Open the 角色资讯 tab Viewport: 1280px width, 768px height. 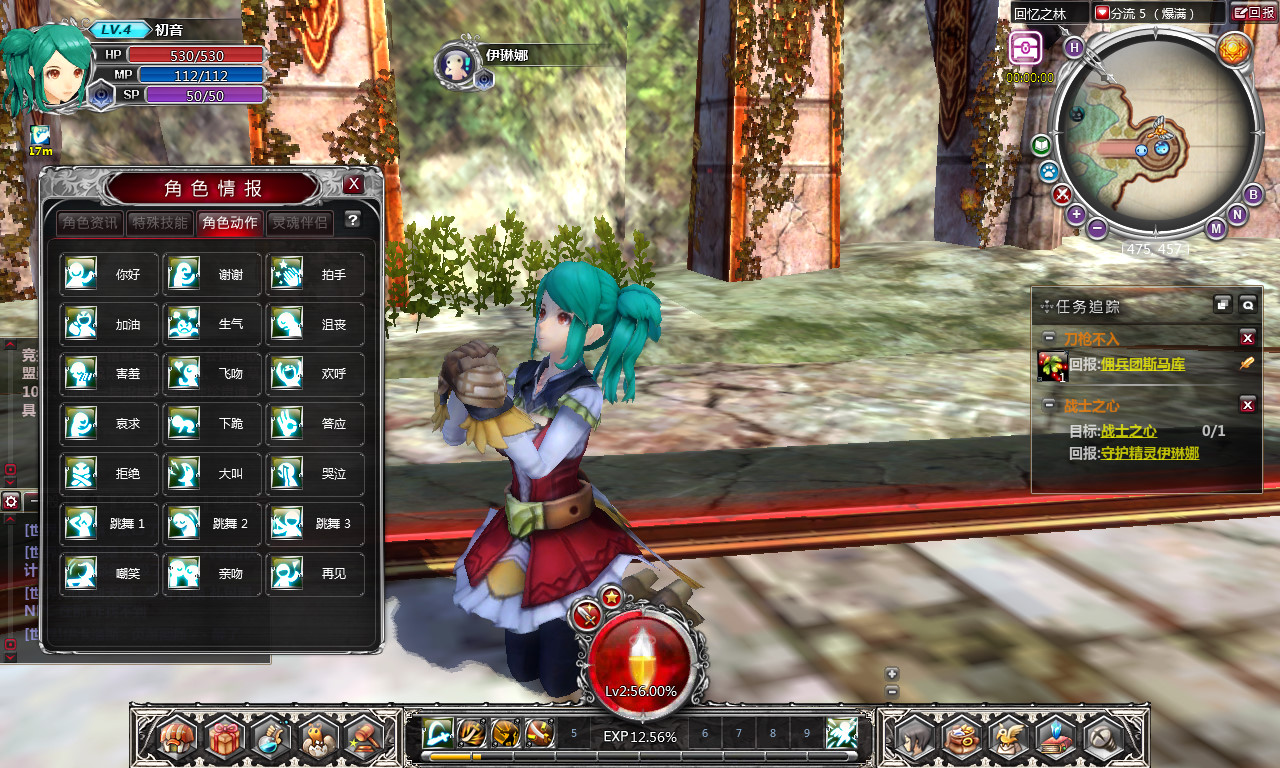pyautogui.click(x=89, y=222)
